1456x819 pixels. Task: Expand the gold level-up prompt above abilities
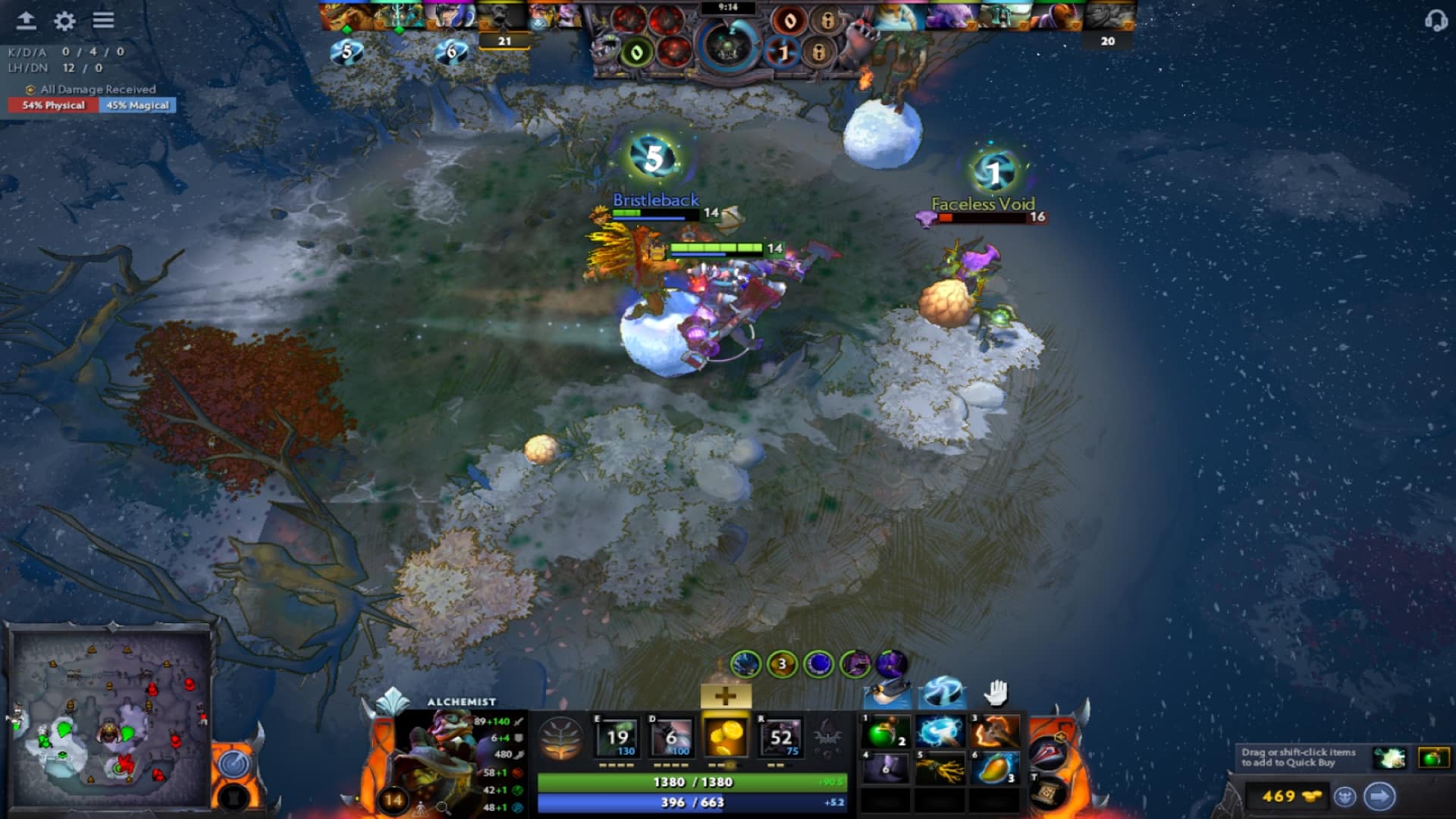(x=726, y=695)
